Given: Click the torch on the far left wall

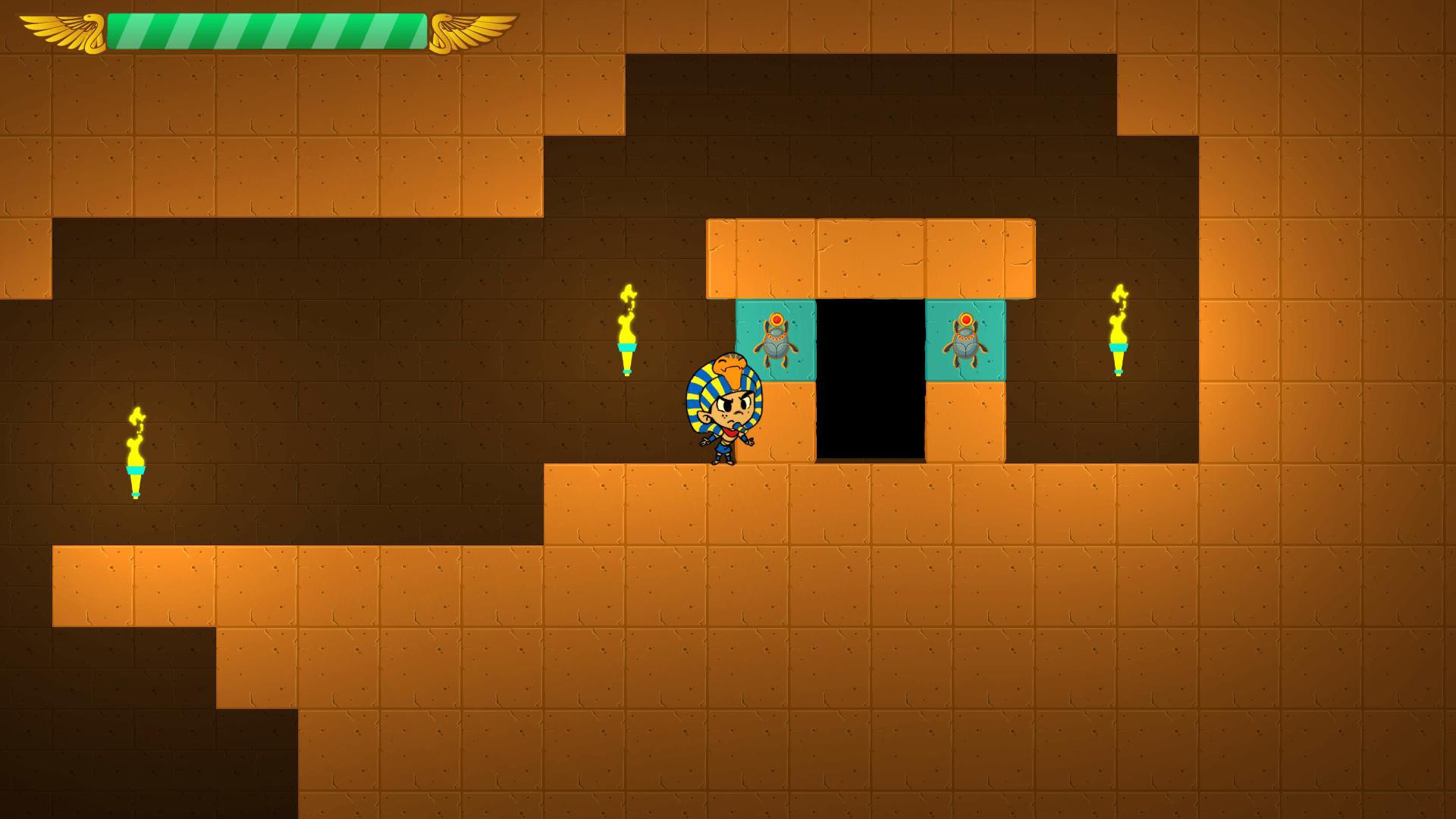Looking at the screenshot, I should point(136,455).
